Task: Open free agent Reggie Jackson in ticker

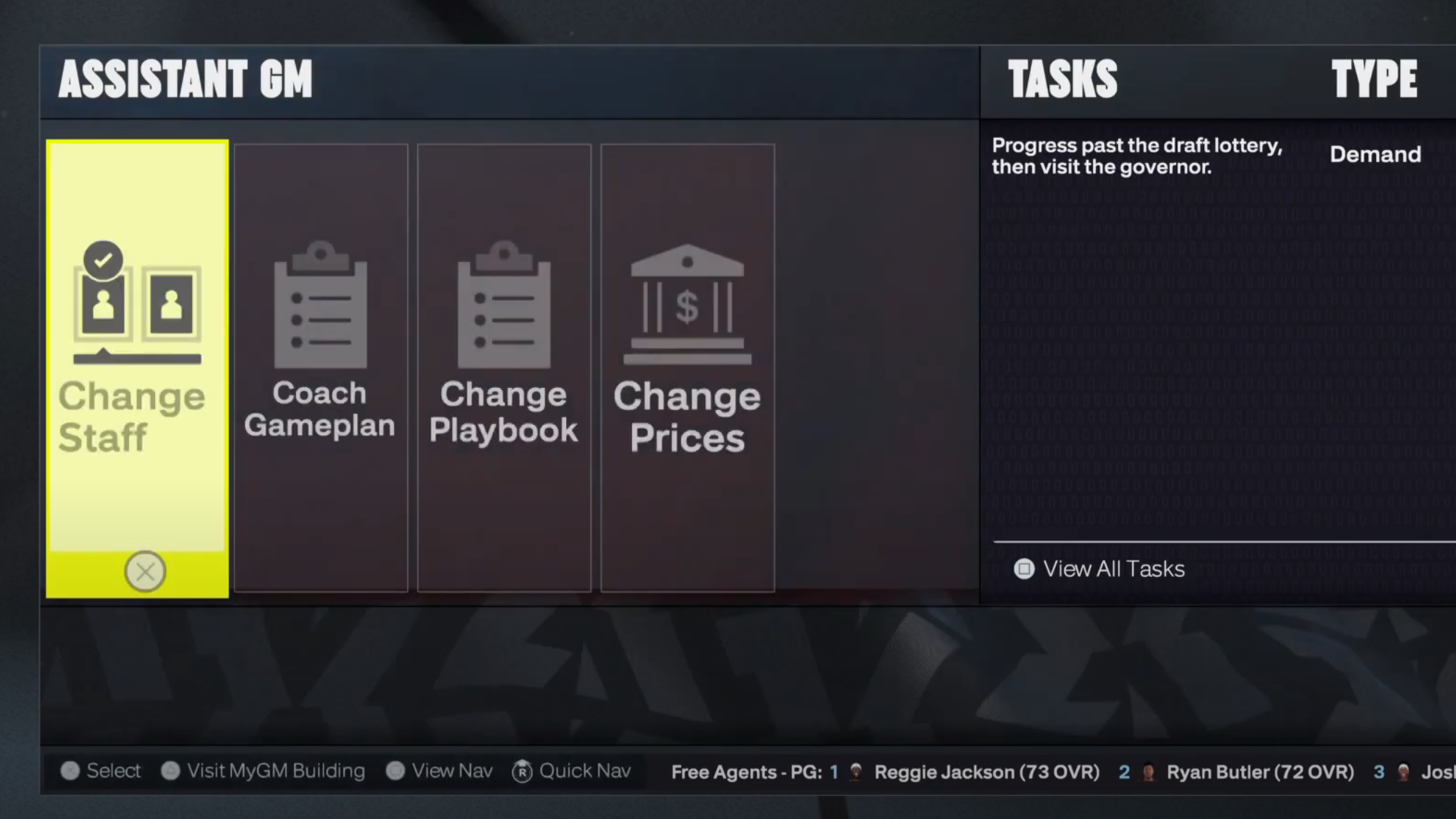Action: tap(986, 772)
